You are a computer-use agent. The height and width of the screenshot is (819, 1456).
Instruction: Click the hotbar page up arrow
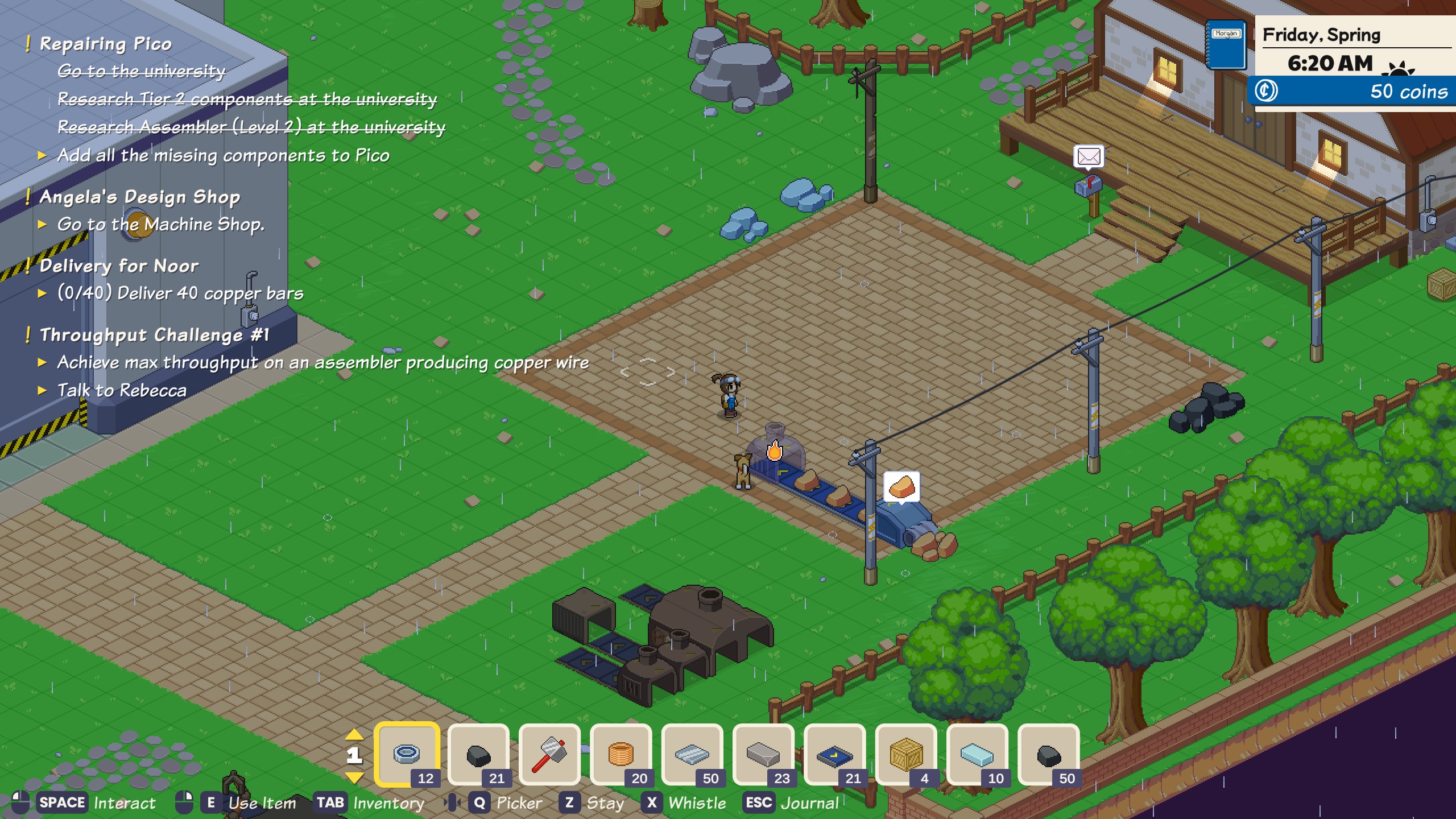(x=354, y=734)
